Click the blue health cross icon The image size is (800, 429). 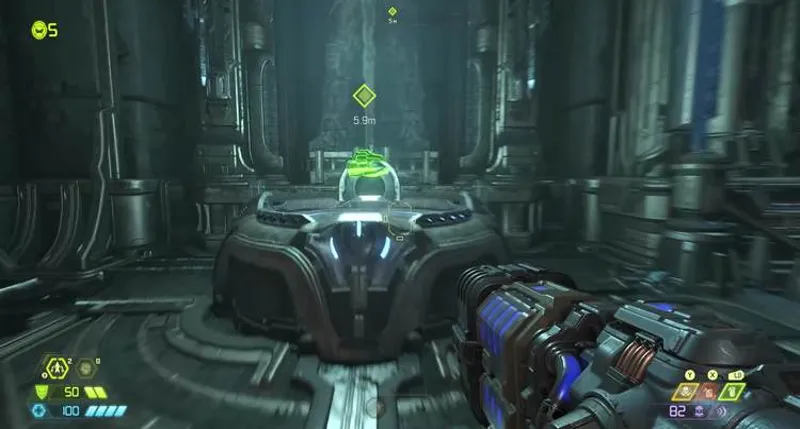(x=40, y=411)
